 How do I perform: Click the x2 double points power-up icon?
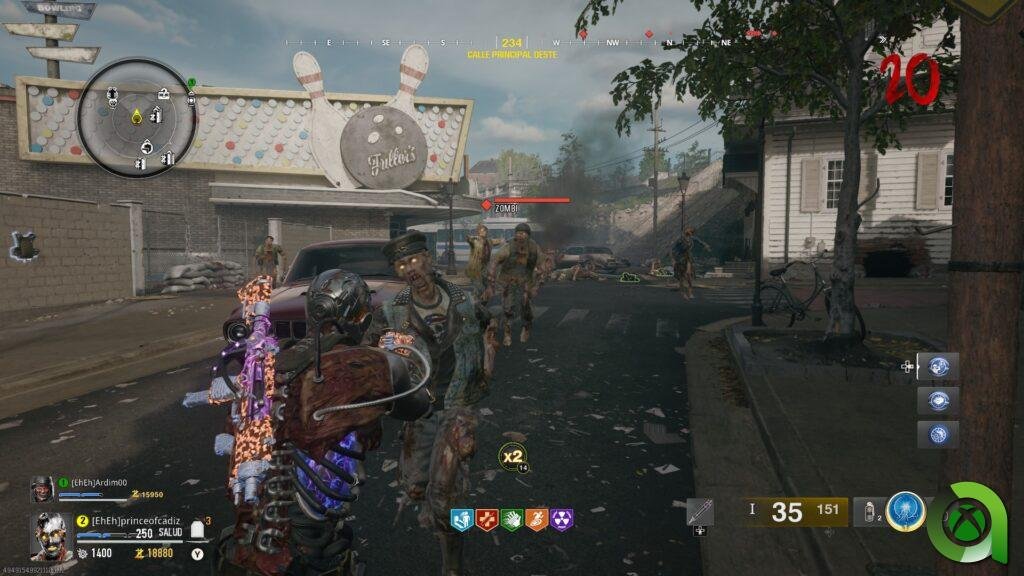[512, 455]
